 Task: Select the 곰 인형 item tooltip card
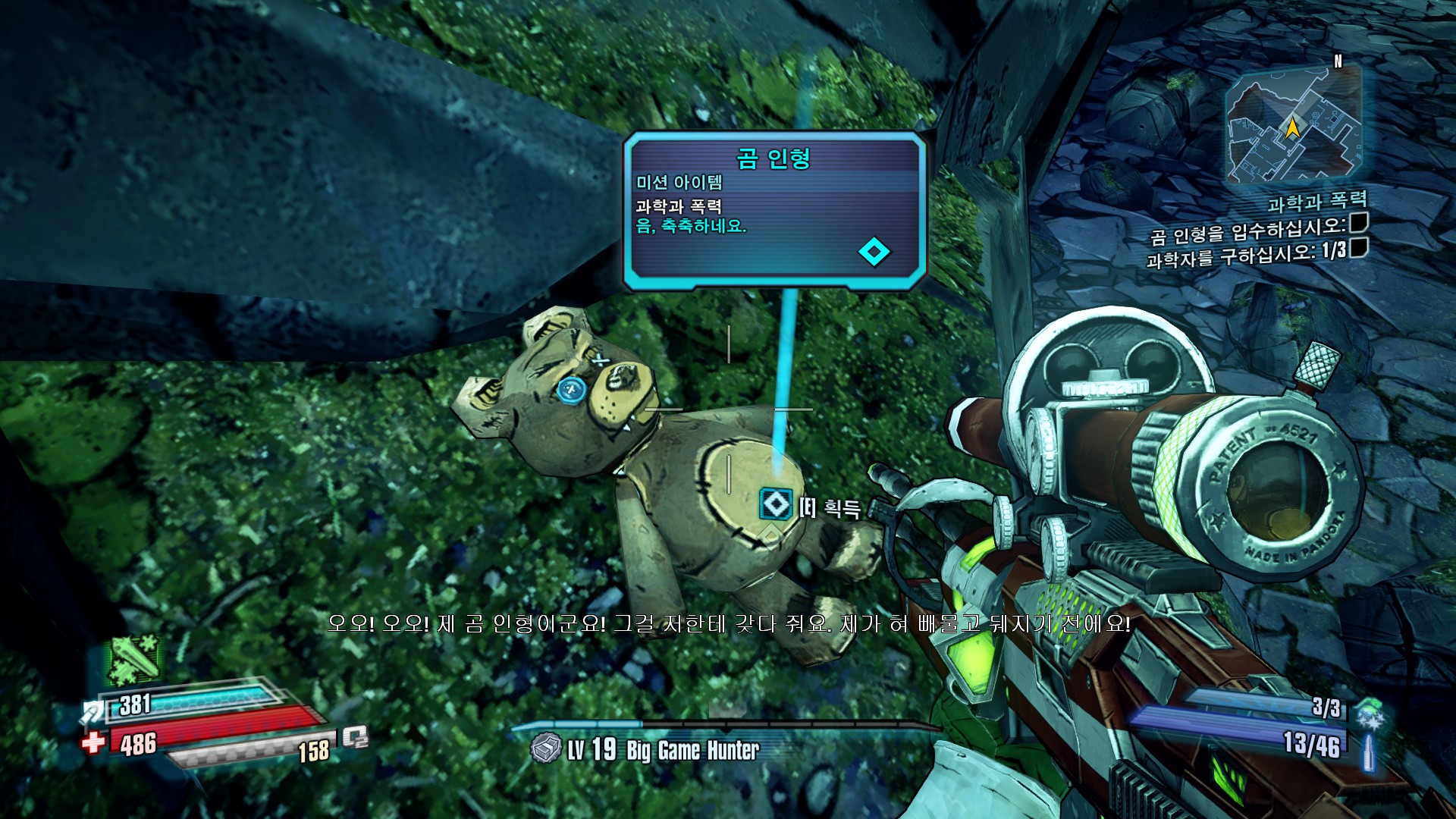pos(774,210)
